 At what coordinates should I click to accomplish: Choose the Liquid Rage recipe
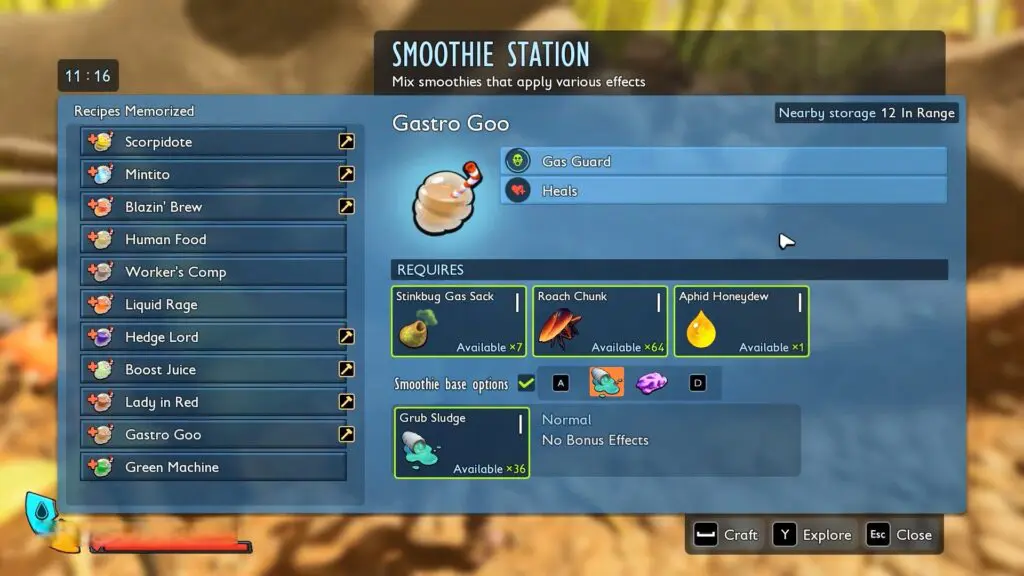(x=213, y=305)
